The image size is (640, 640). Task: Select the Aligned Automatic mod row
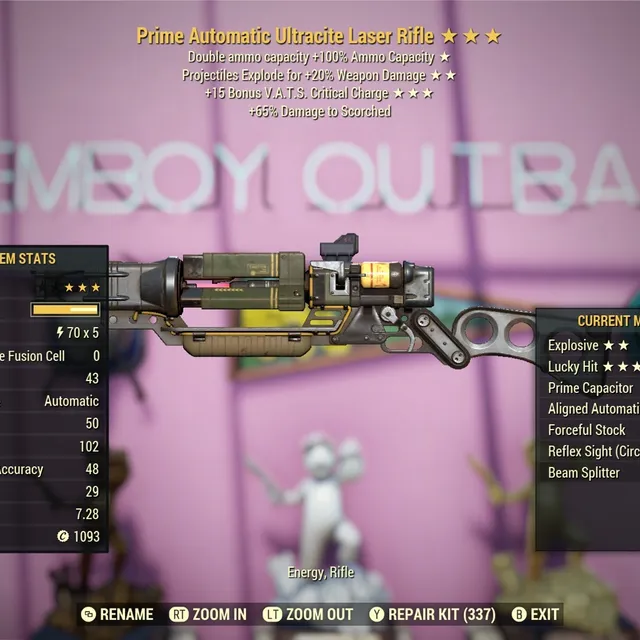point(594,408)
